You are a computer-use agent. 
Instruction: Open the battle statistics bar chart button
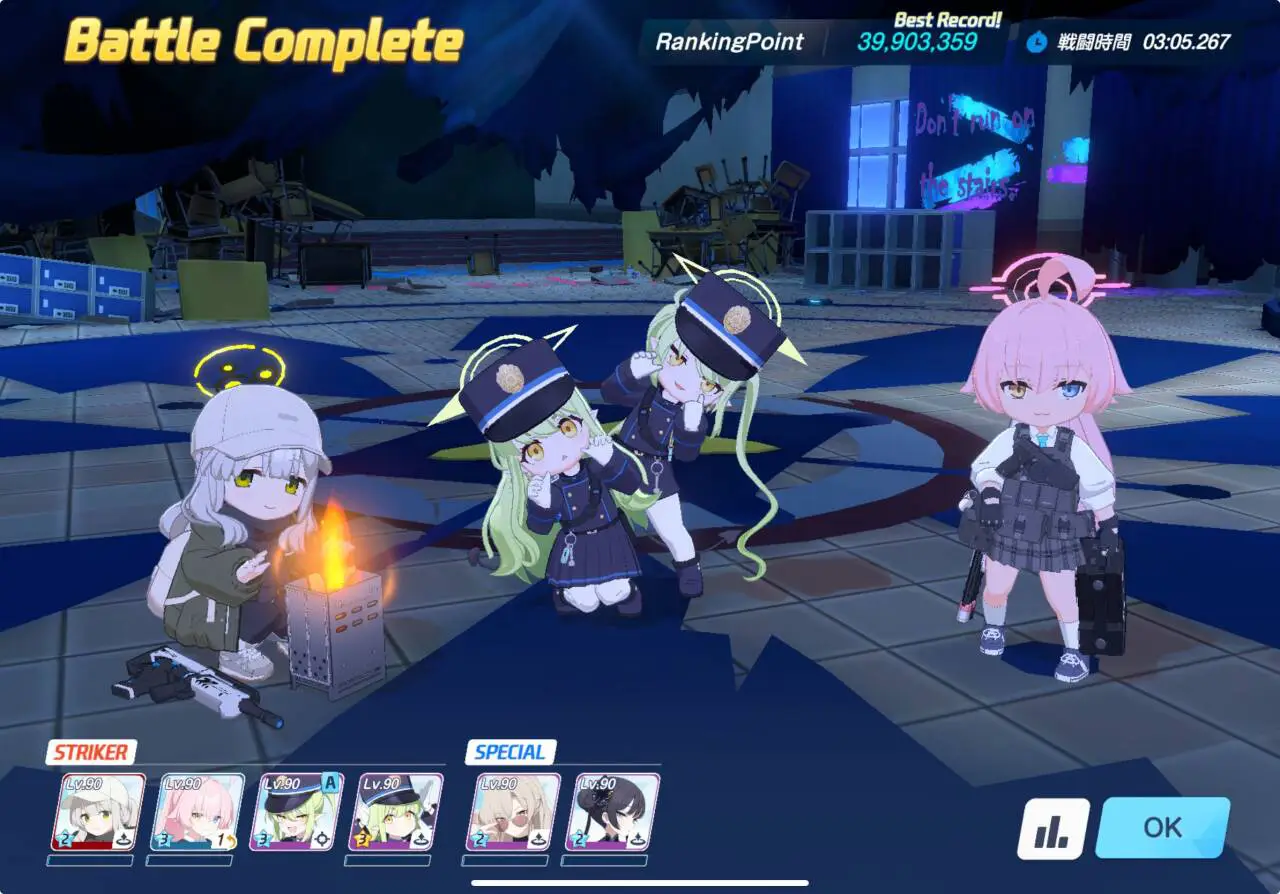pyautogui.click(x=1053, y=829)
